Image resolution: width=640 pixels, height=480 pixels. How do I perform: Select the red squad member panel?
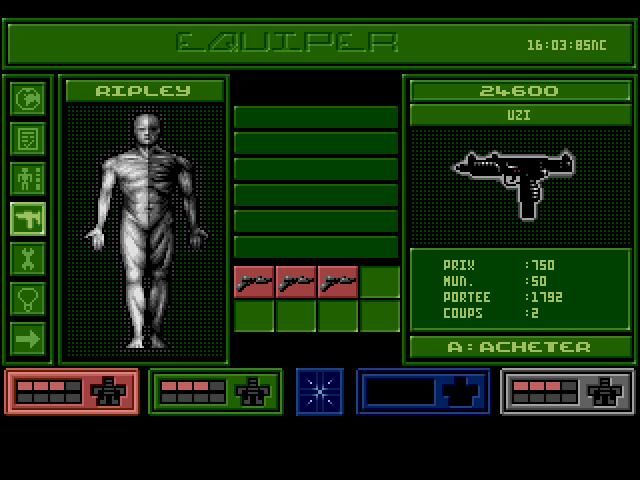tap(71, 391)
